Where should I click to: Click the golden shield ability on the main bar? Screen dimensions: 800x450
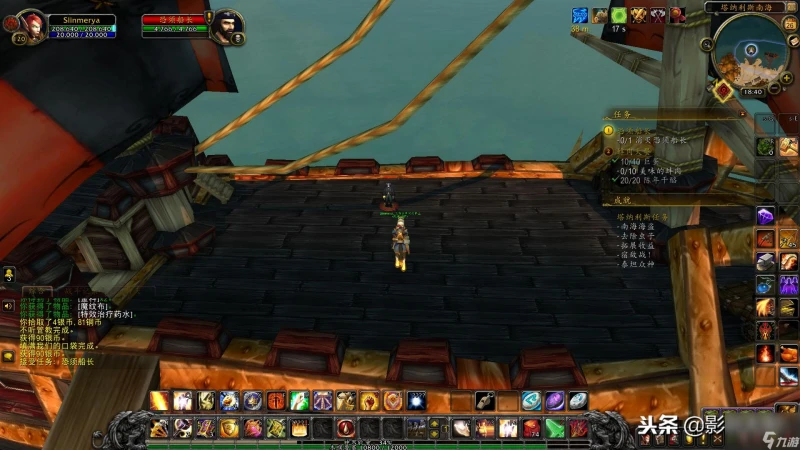point(229,428)
